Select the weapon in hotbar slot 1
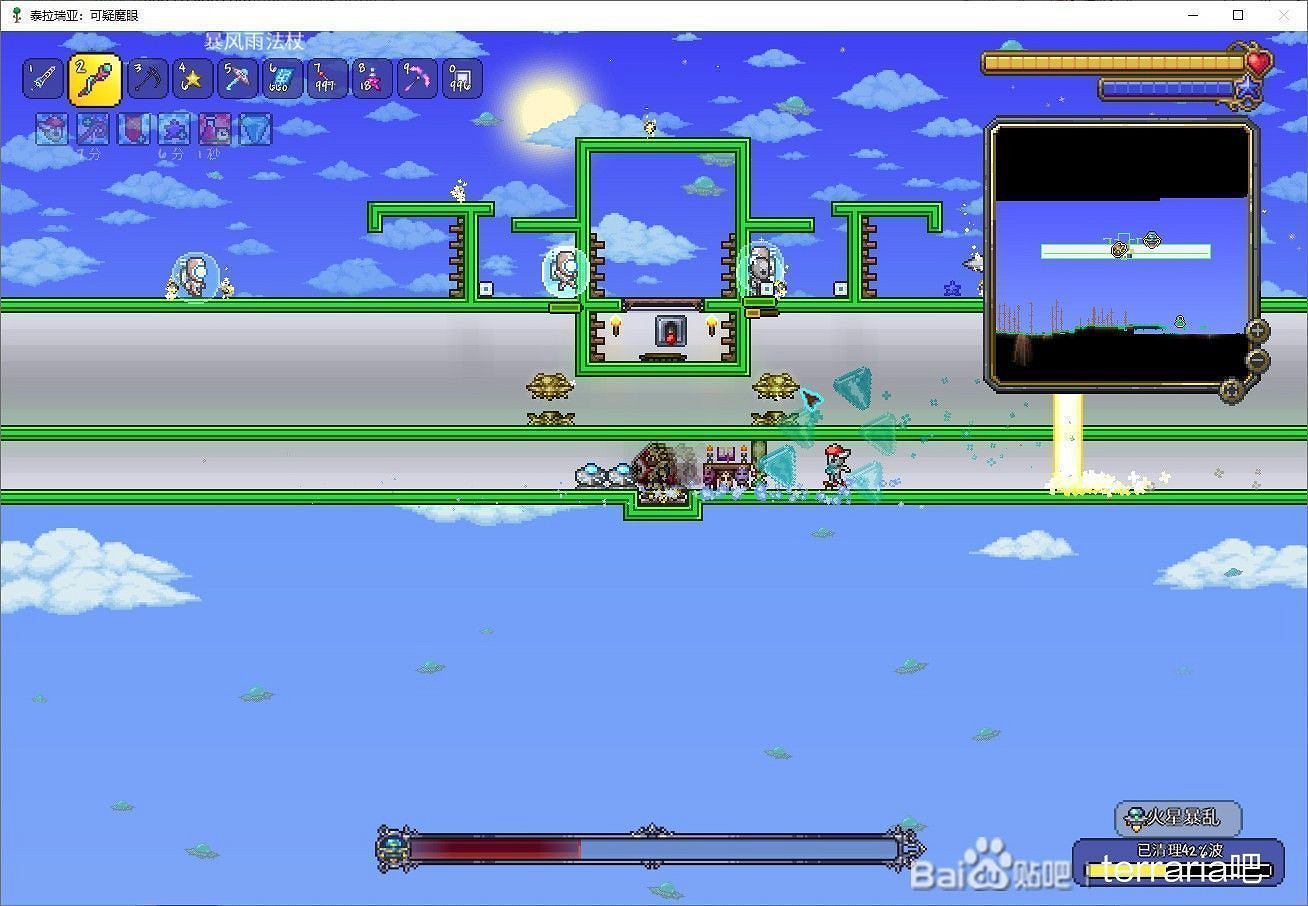This screenshot has width=1308, height=906. click(42, 77)
